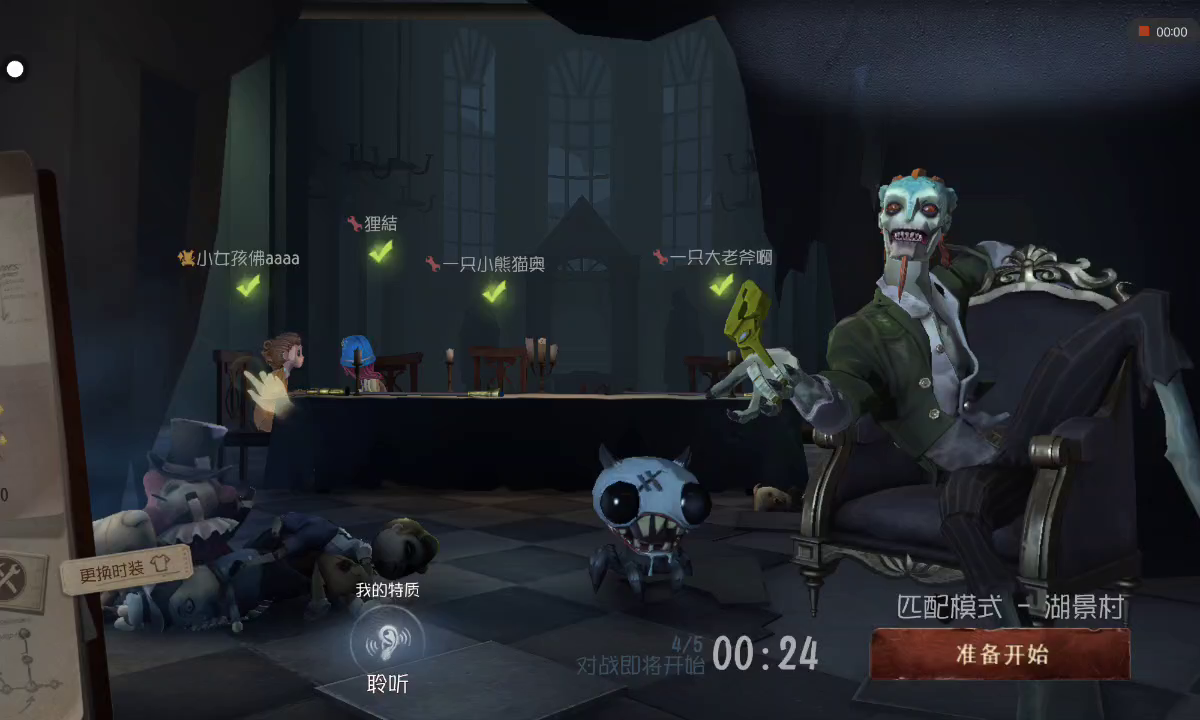This screenshot has width=1200, height=720.
Task: Select player 小女孩佛aaaa's name tag
Action: 240,258
